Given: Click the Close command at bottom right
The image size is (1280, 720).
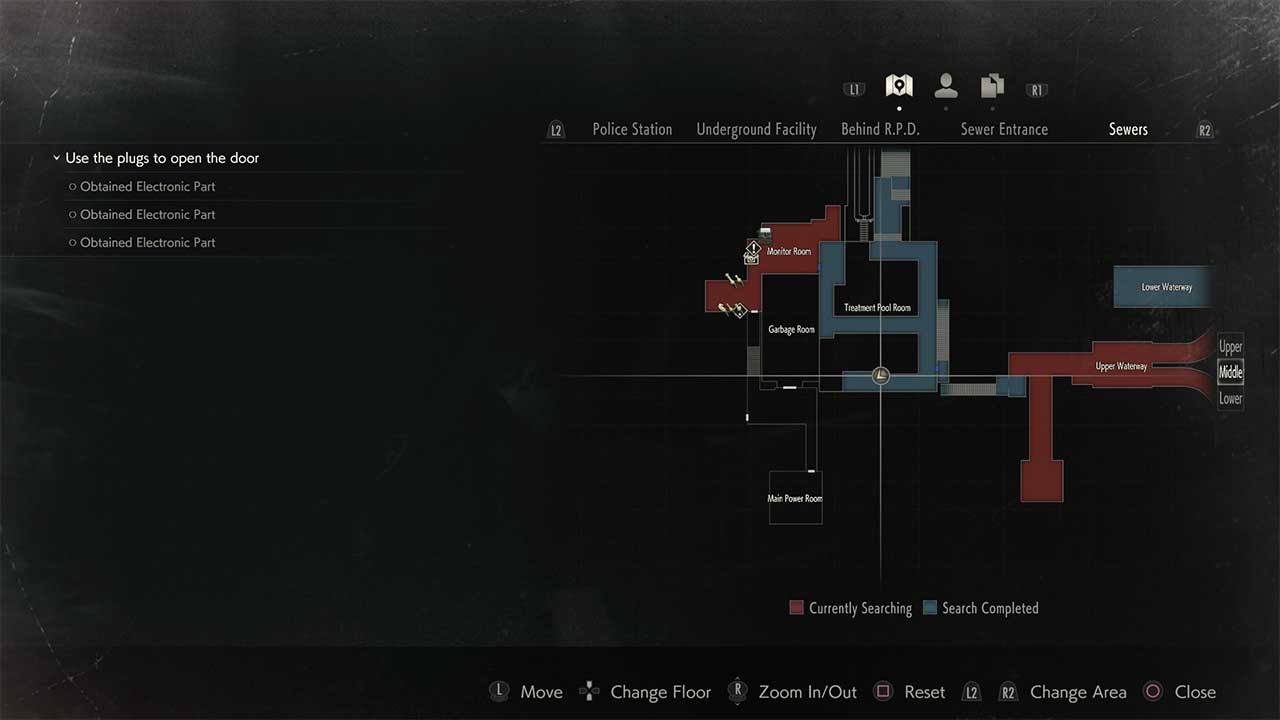Looking at the screenshot, I should 1196,691.
